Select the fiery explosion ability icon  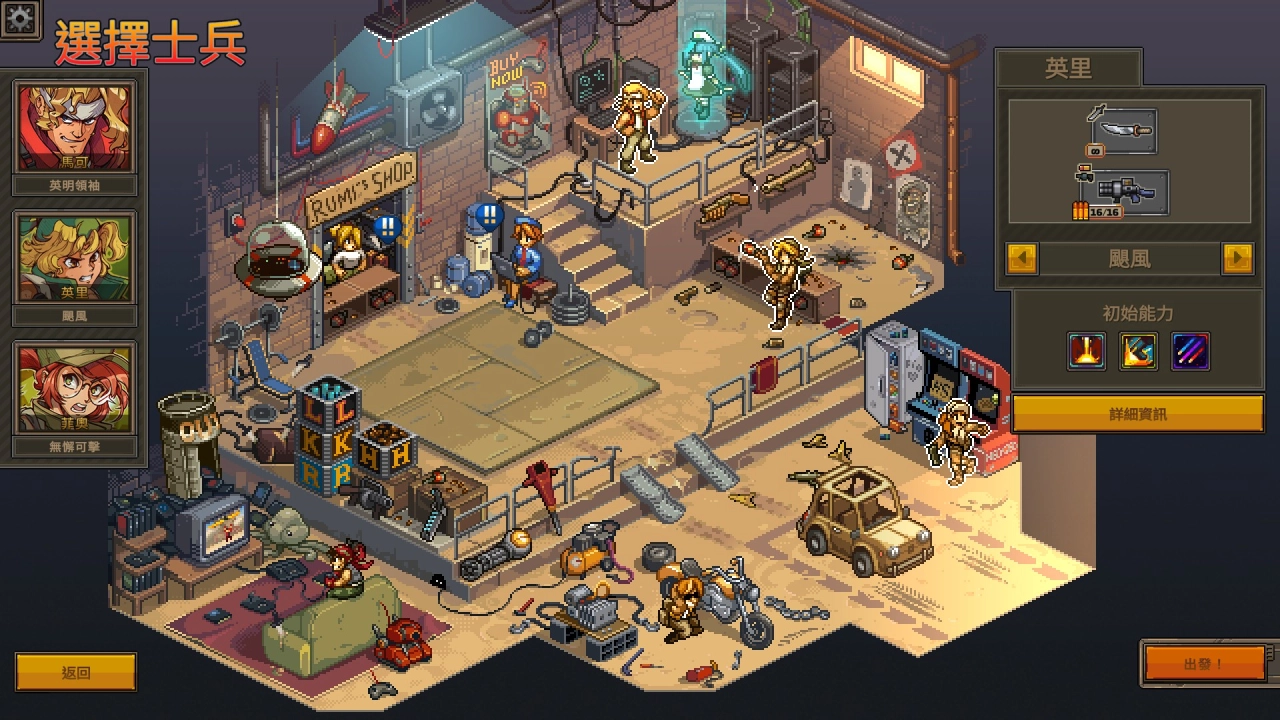click(1086, 351)
